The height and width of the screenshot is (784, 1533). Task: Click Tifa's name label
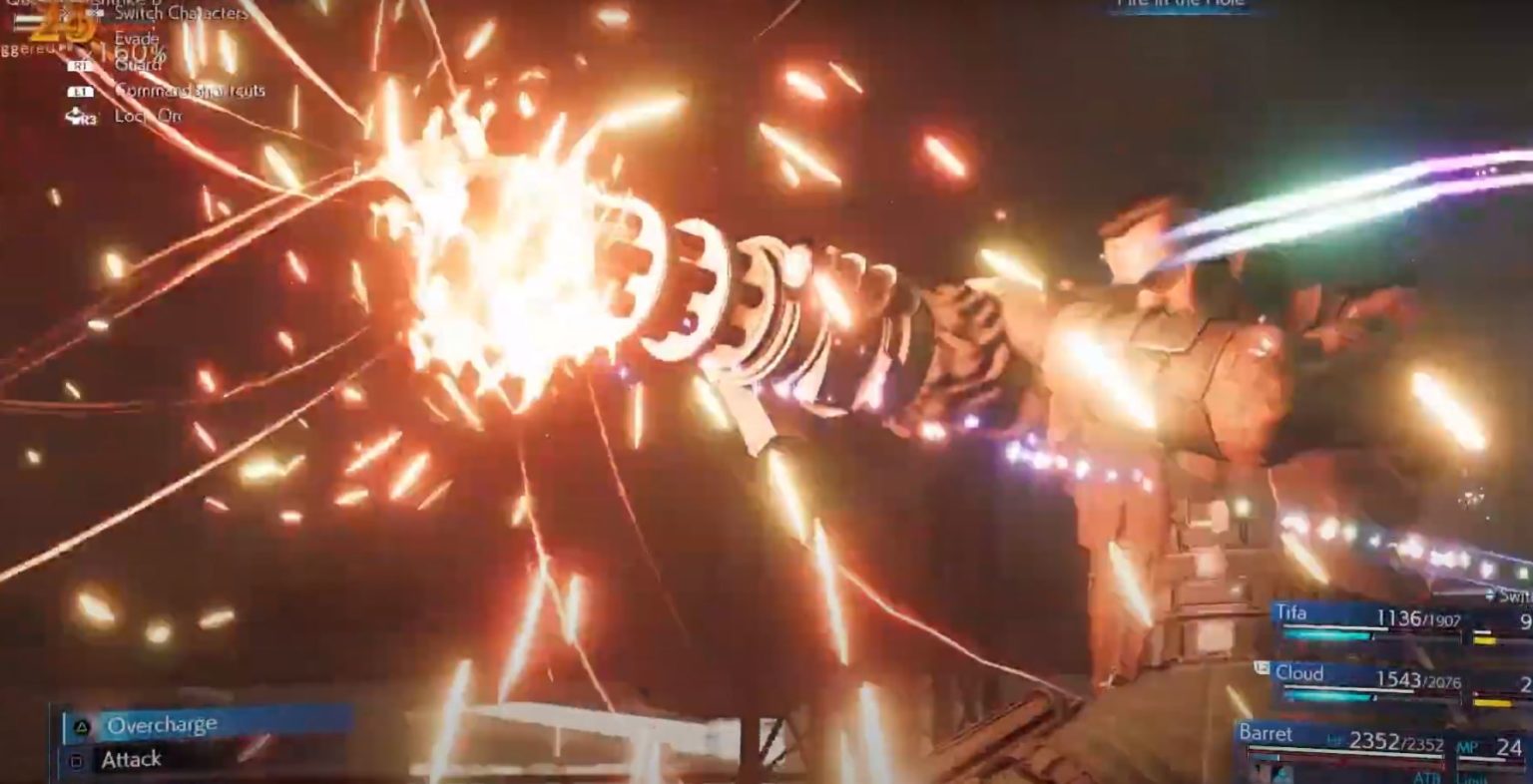click(x=1293, y=612)
